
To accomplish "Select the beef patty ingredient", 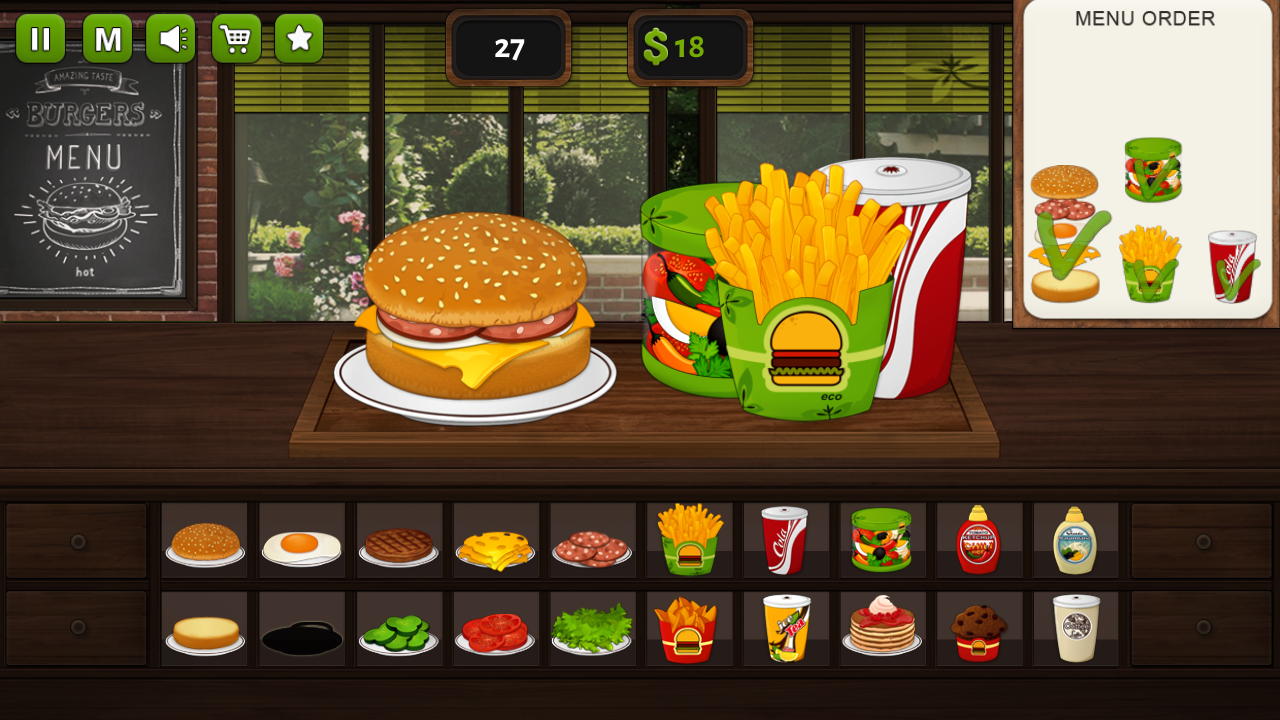I will click(399, 540).
